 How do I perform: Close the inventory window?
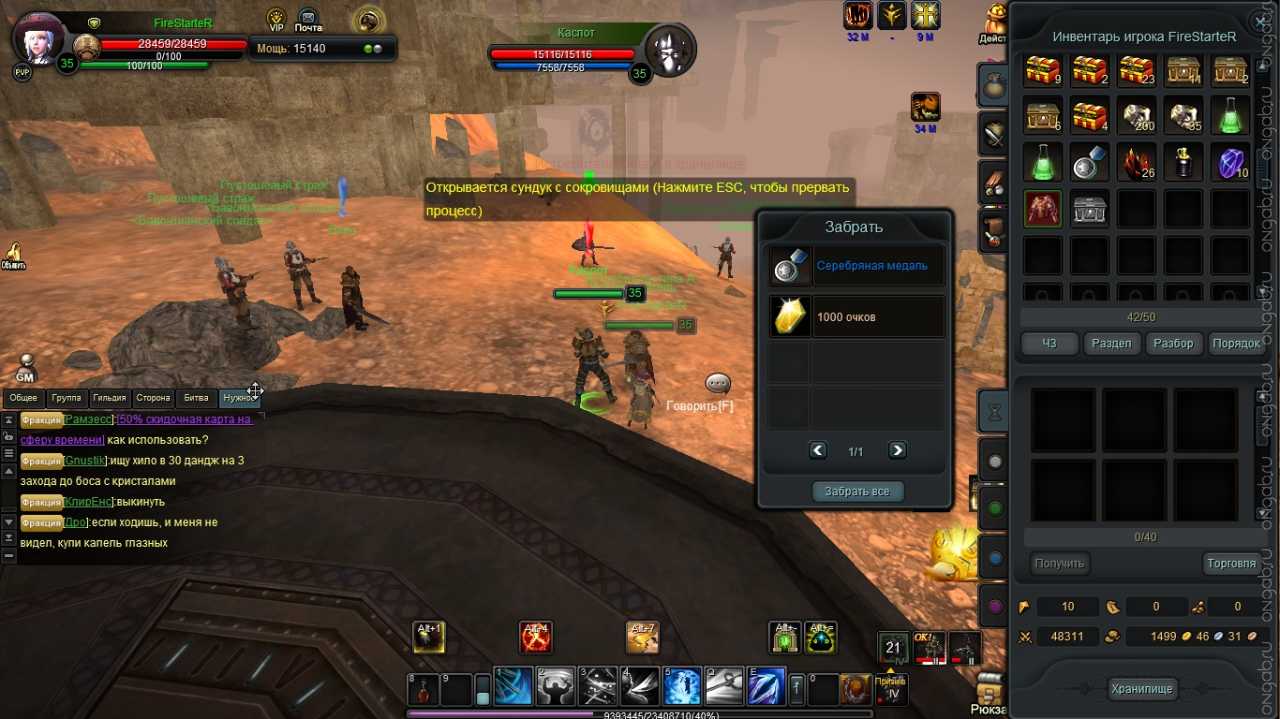(x=1259, y=21)
